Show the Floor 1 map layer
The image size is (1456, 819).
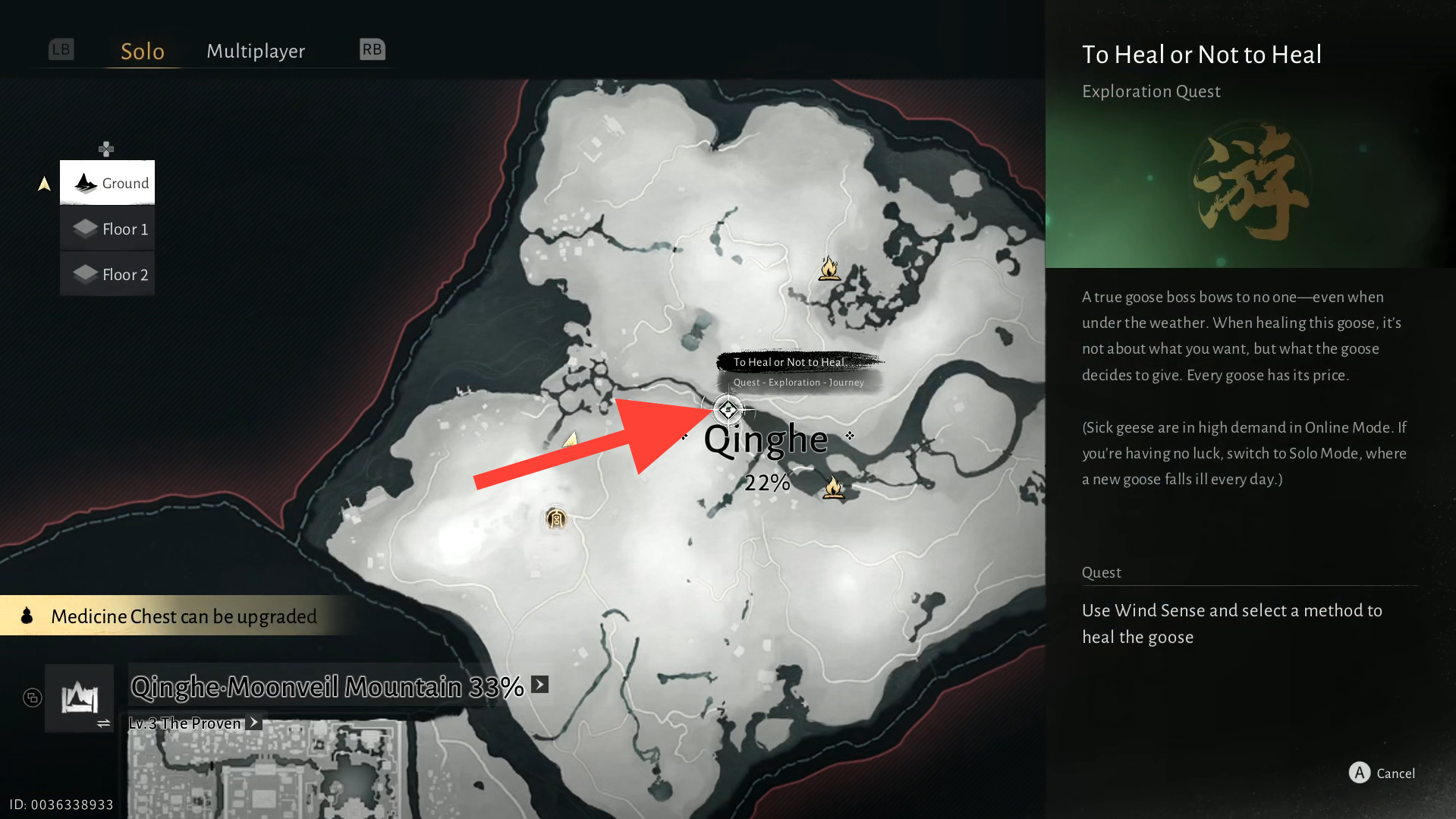108,228
